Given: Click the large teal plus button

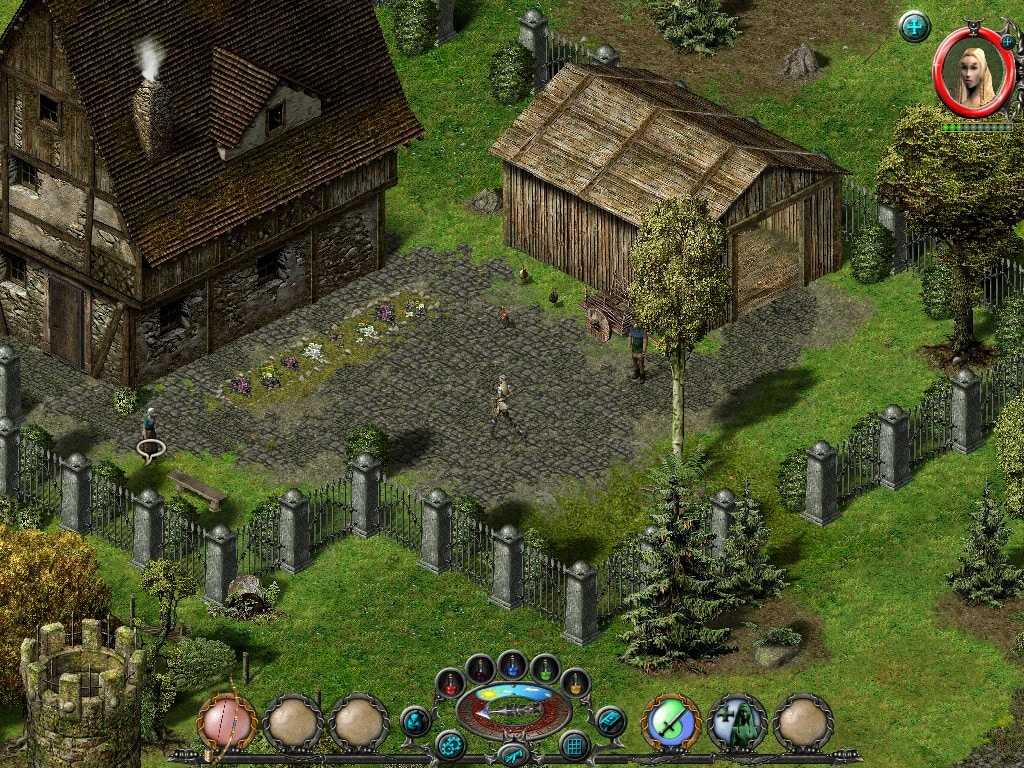Looking at the screenshot, I should point(914,27).
